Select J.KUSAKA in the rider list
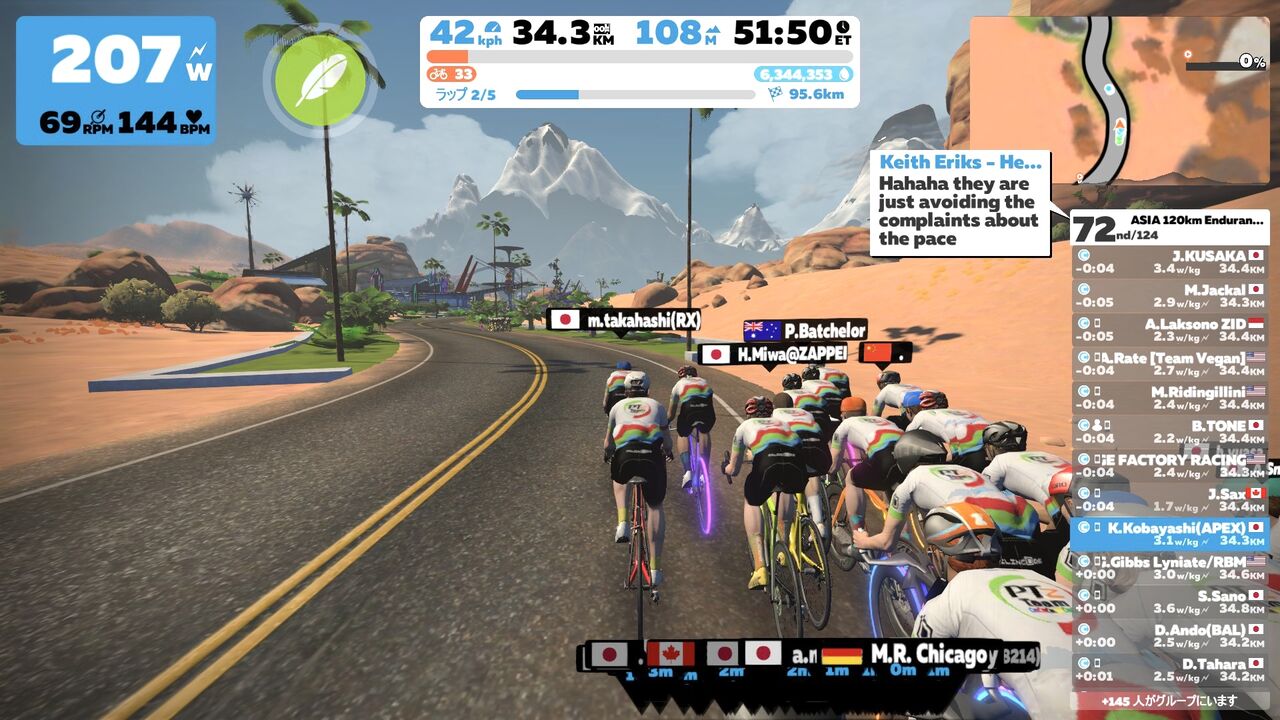 (x=1170, y=262)
